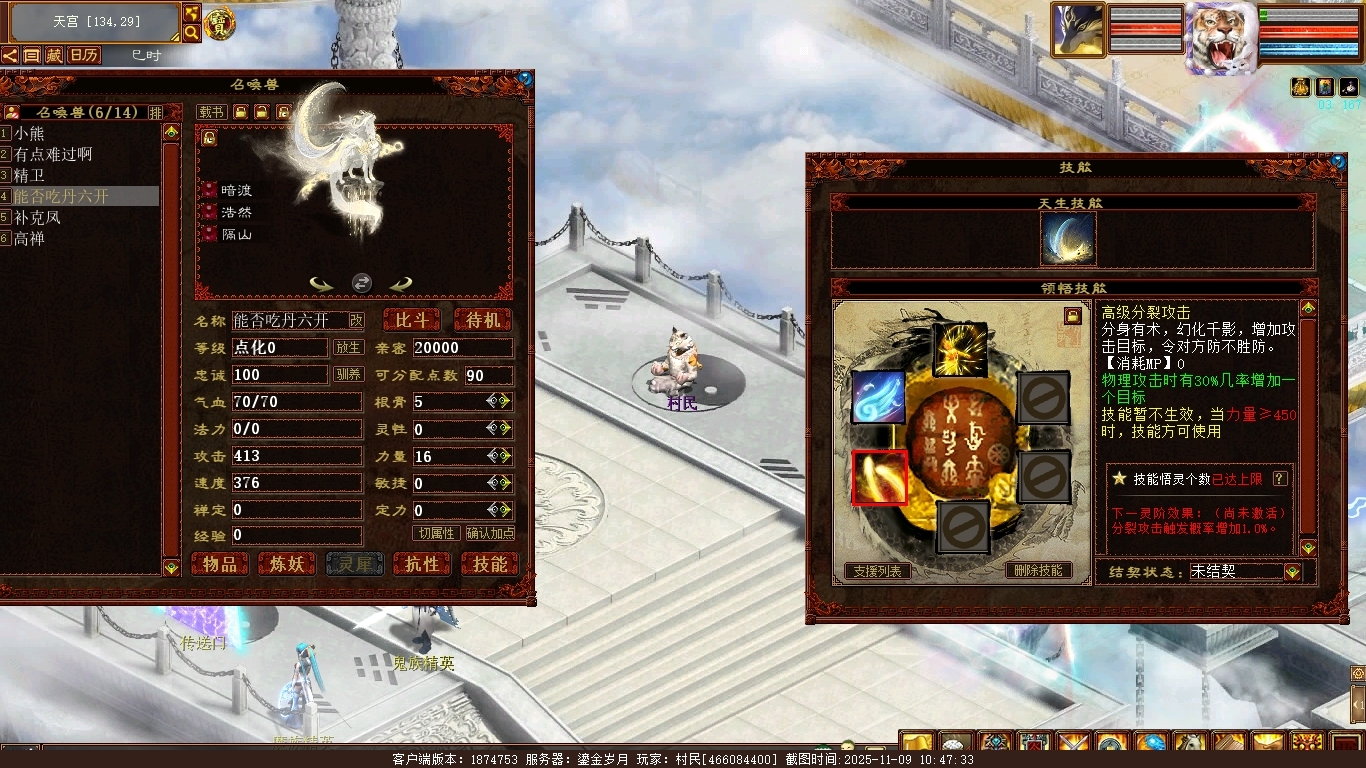The height and width of the screenshot is (768, 1366).
Task: Select the summon 补克凤 in the list
Action: pos(38,217)
